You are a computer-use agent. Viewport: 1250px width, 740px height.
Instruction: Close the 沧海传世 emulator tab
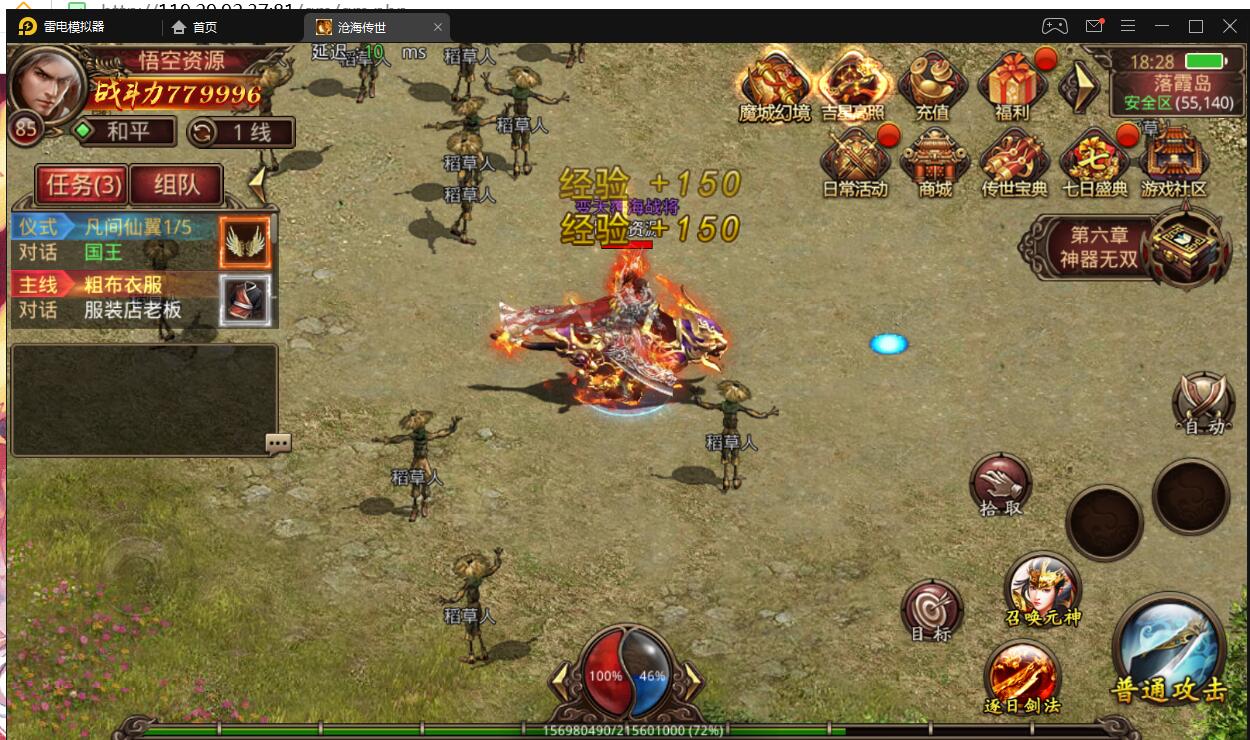click(438, 27)
